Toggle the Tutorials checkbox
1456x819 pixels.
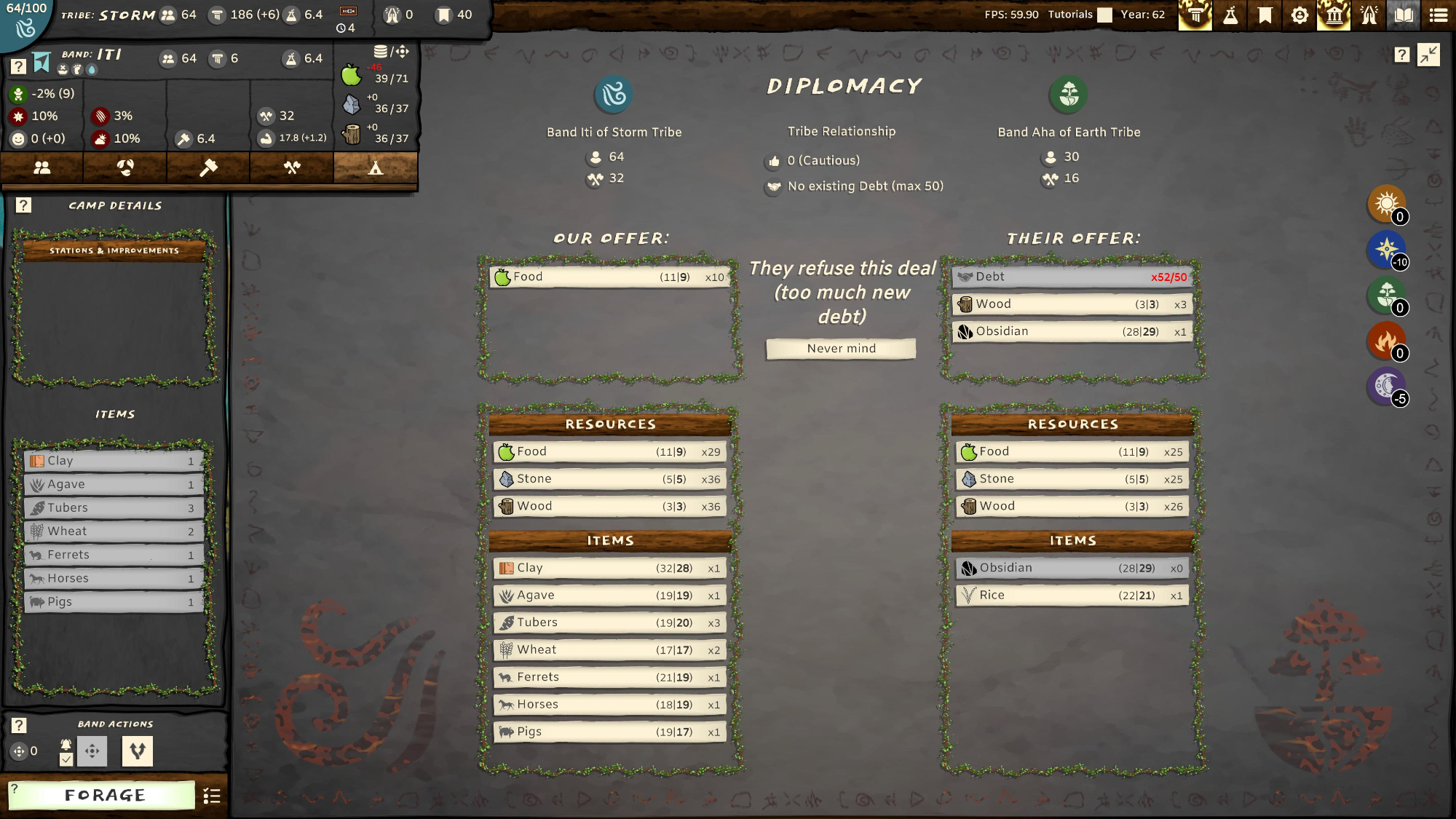click(x=1104, y=15)
